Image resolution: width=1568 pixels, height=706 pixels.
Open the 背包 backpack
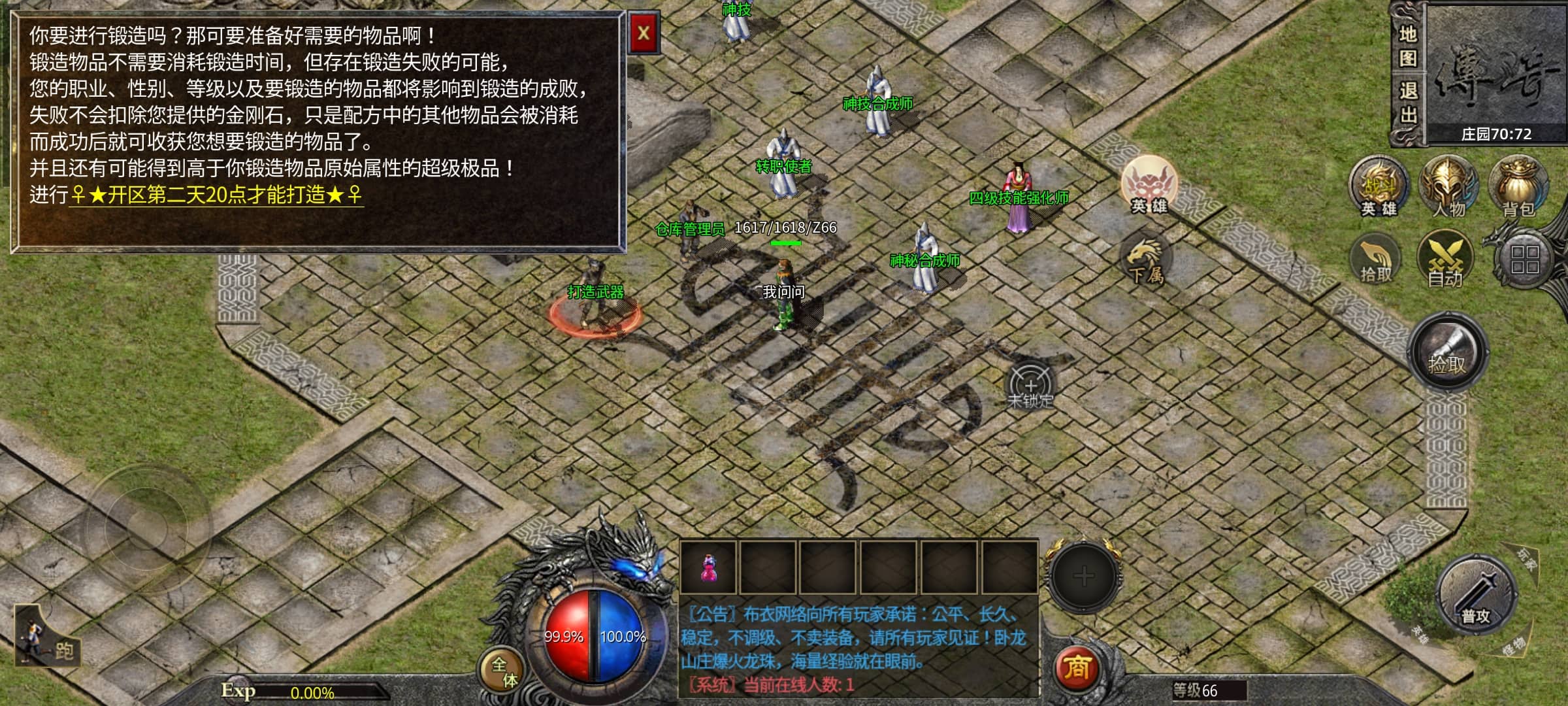click(1518, 187)
